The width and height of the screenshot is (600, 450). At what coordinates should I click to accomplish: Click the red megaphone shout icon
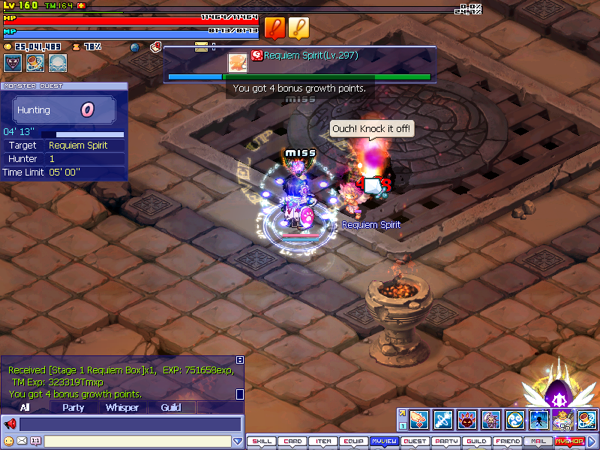11,424
